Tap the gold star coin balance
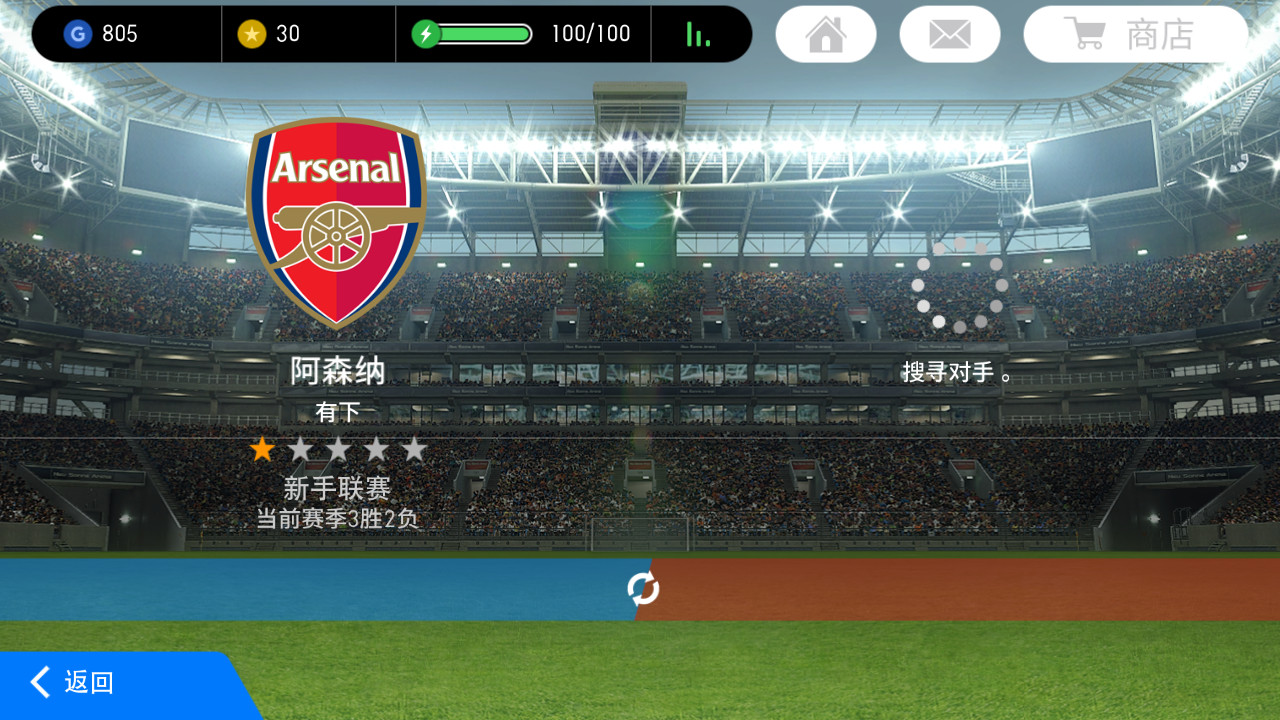This screenshot has width=1280, height=720. pos(270,34)
